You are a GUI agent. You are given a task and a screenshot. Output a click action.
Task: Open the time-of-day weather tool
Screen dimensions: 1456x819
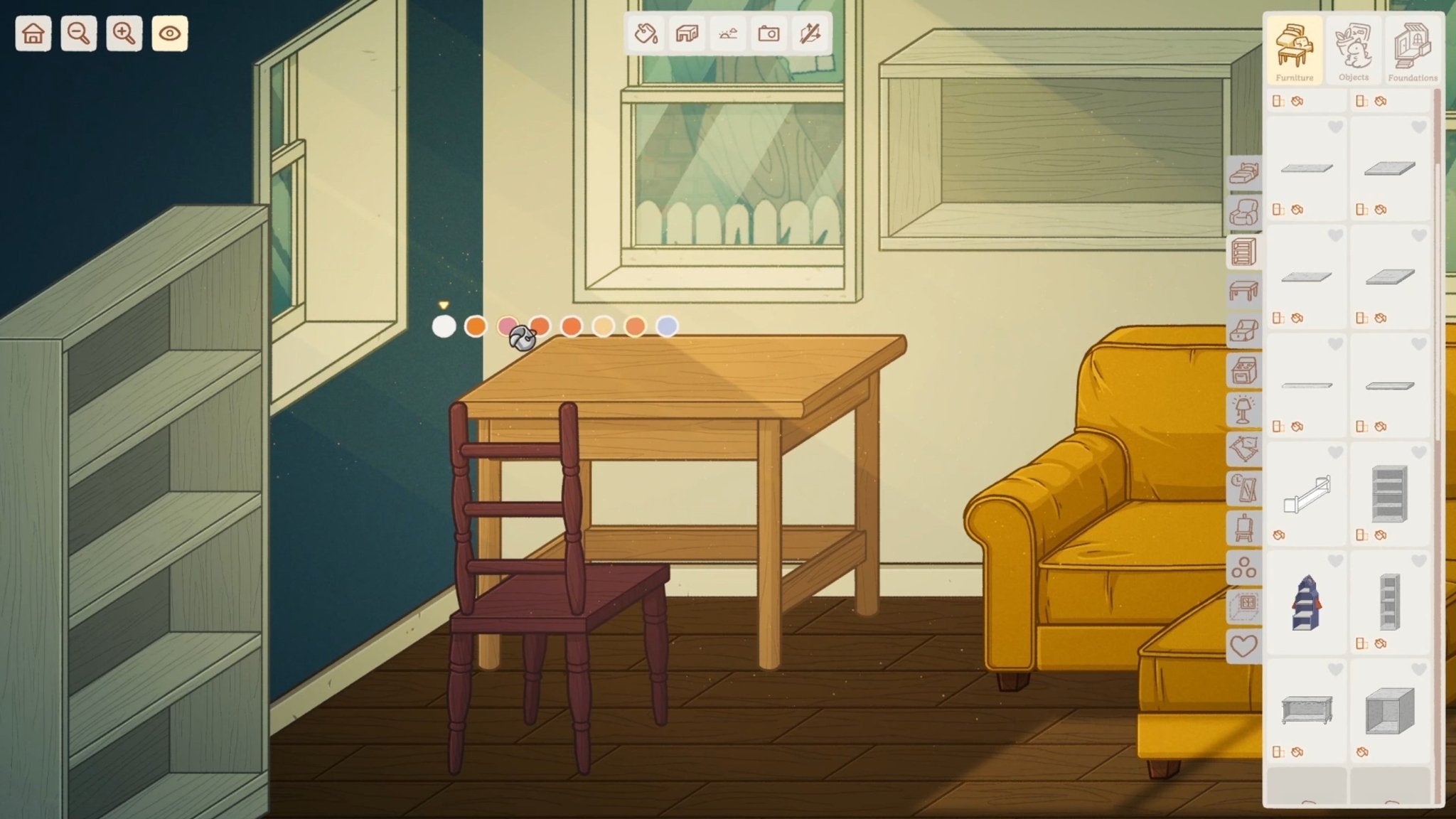click(728, 32)
